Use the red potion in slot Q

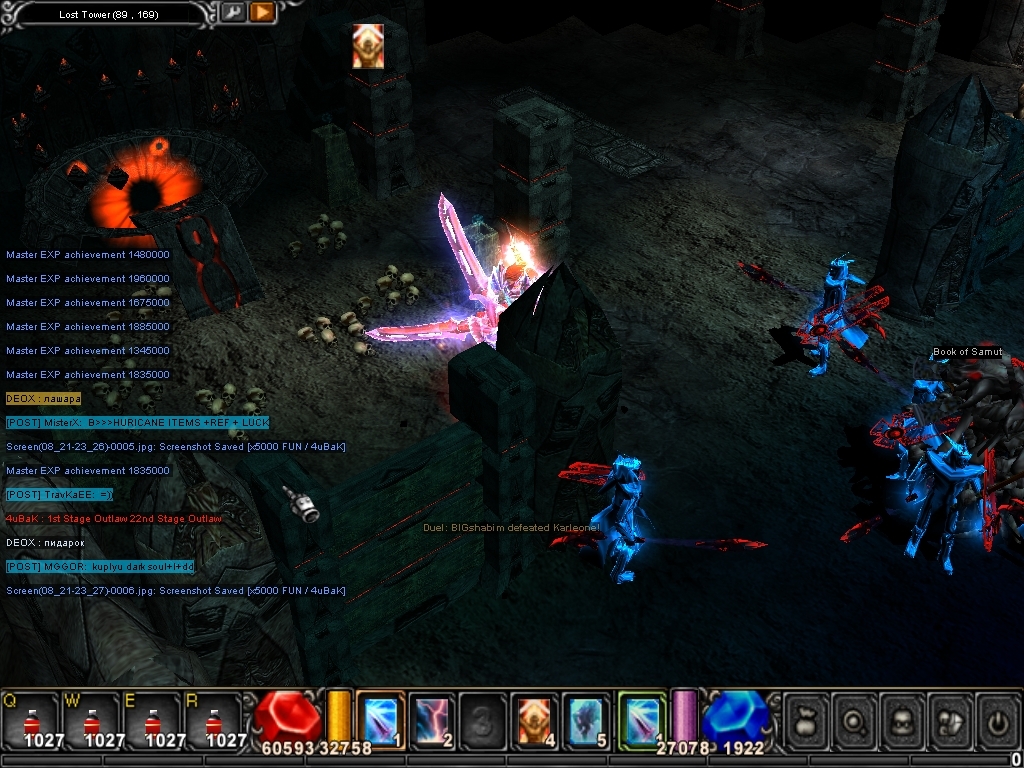coord(30,721)
